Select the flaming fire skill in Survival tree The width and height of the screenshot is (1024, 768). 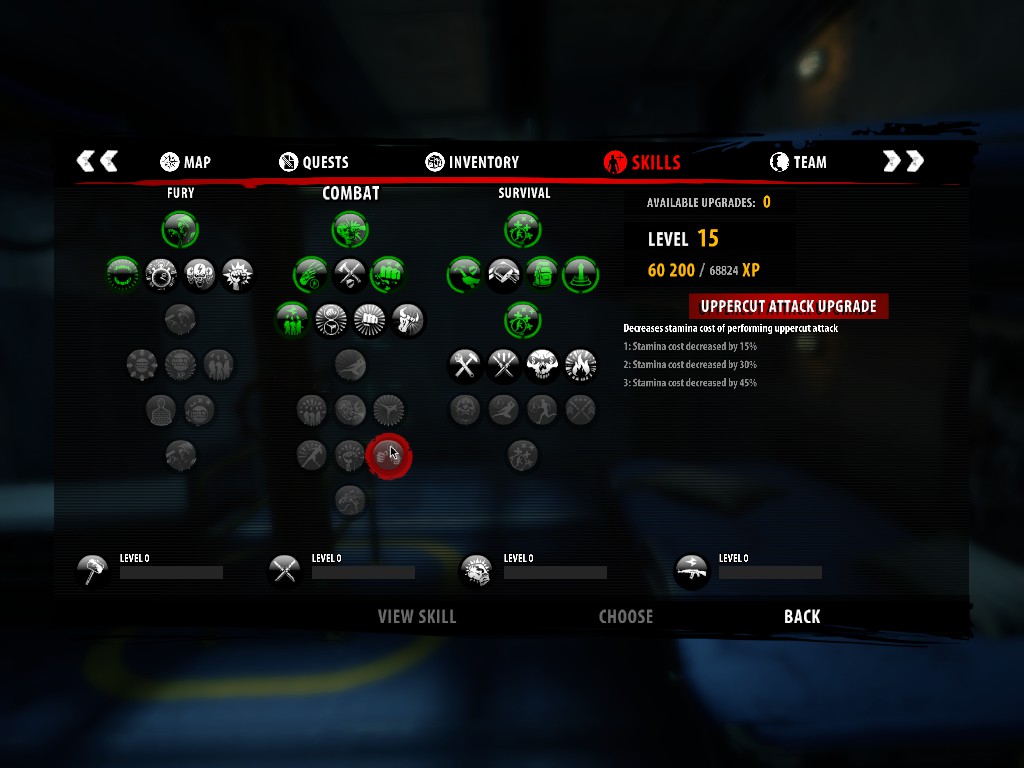[x=581, y=366]
